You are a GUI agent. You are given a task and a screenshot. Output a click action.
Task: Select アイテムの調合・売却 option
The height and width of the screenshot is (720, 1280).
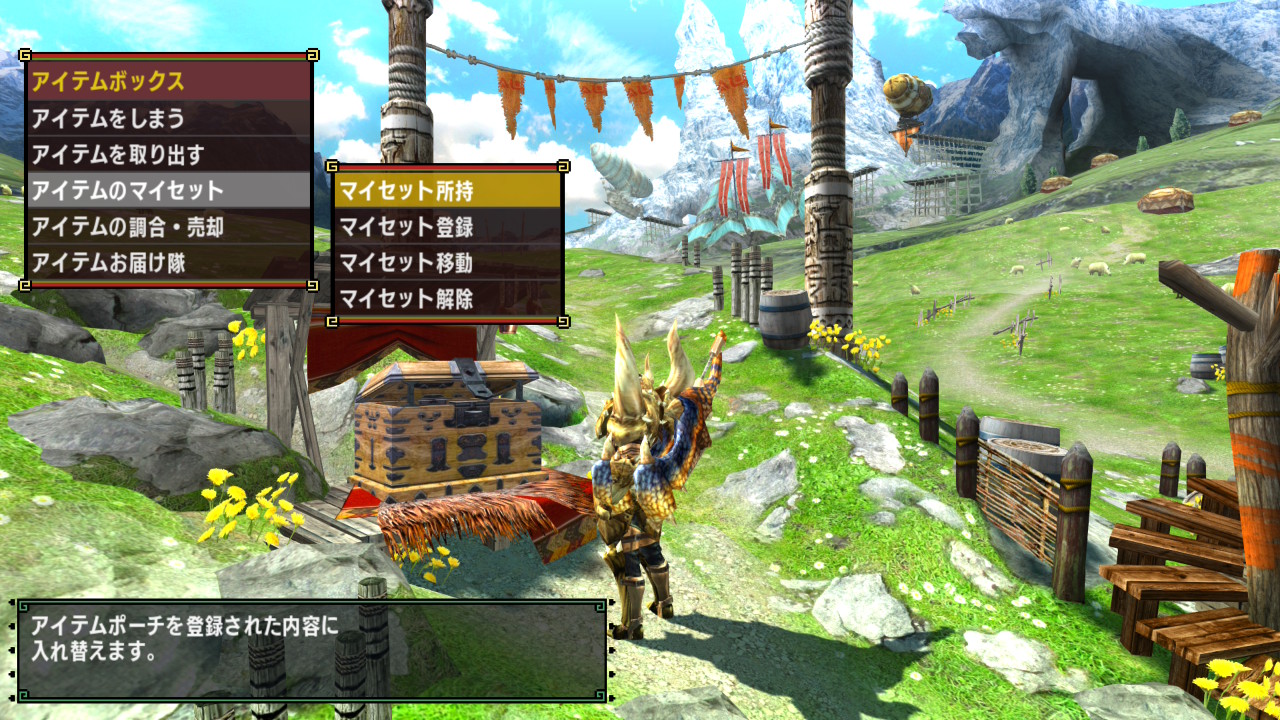[x=168, y=227]
